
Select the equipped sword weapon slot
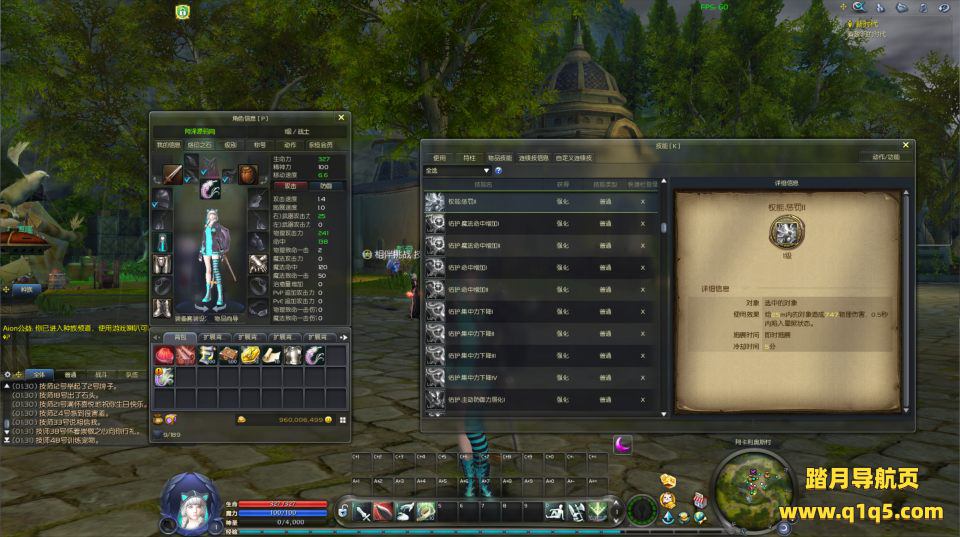tap(173, 175)
